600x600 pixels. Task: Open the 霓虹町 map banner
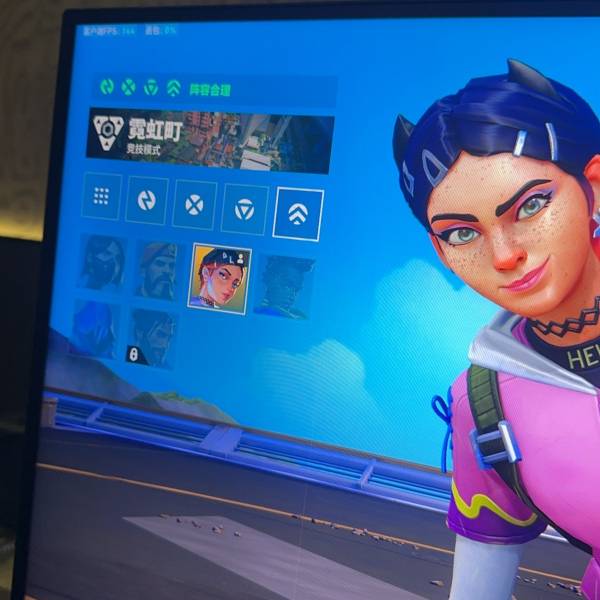pos(210,138)
